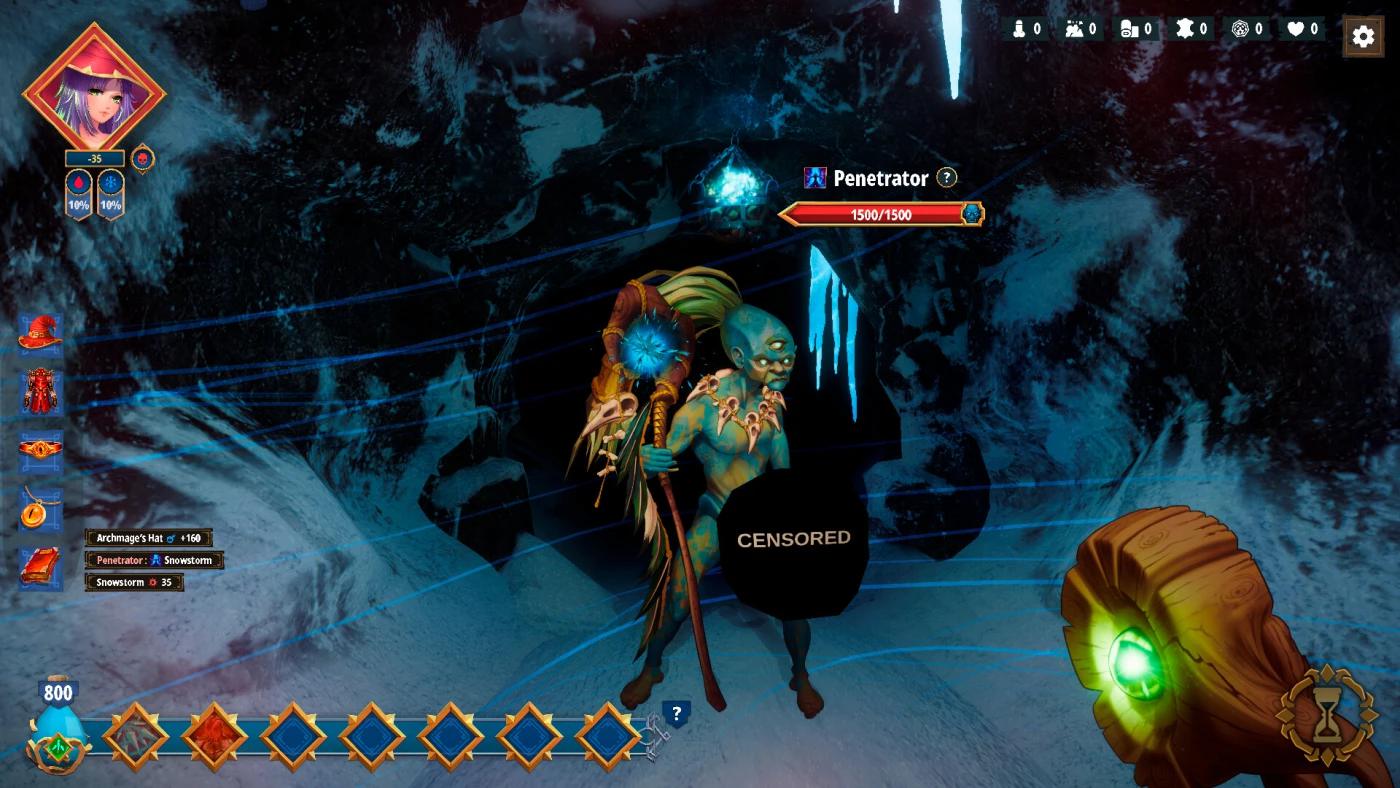
Task: Click the red skull debuff icon
Action: pos(143,158)
